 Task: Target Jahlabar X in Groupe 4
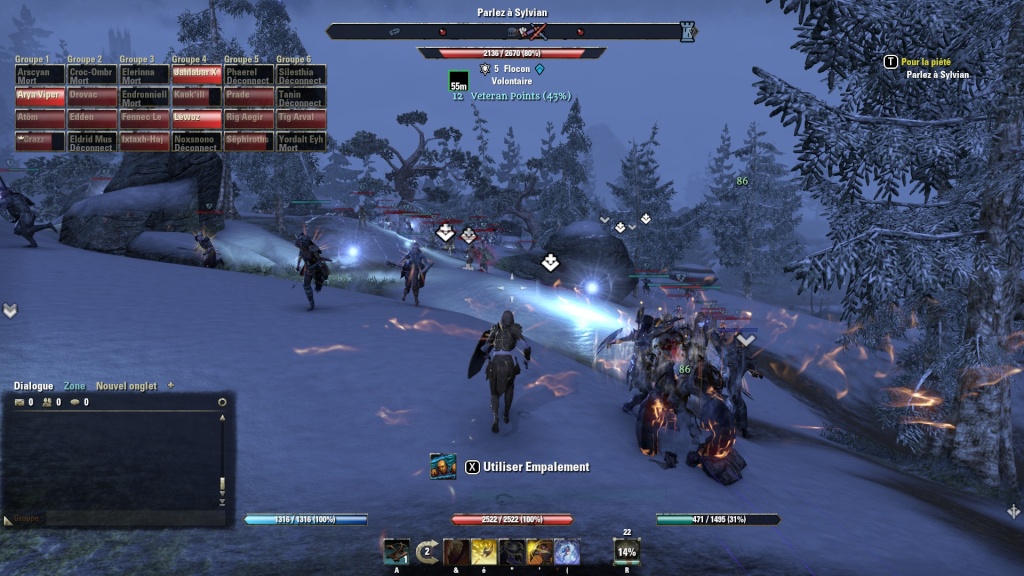coord(196,75)
